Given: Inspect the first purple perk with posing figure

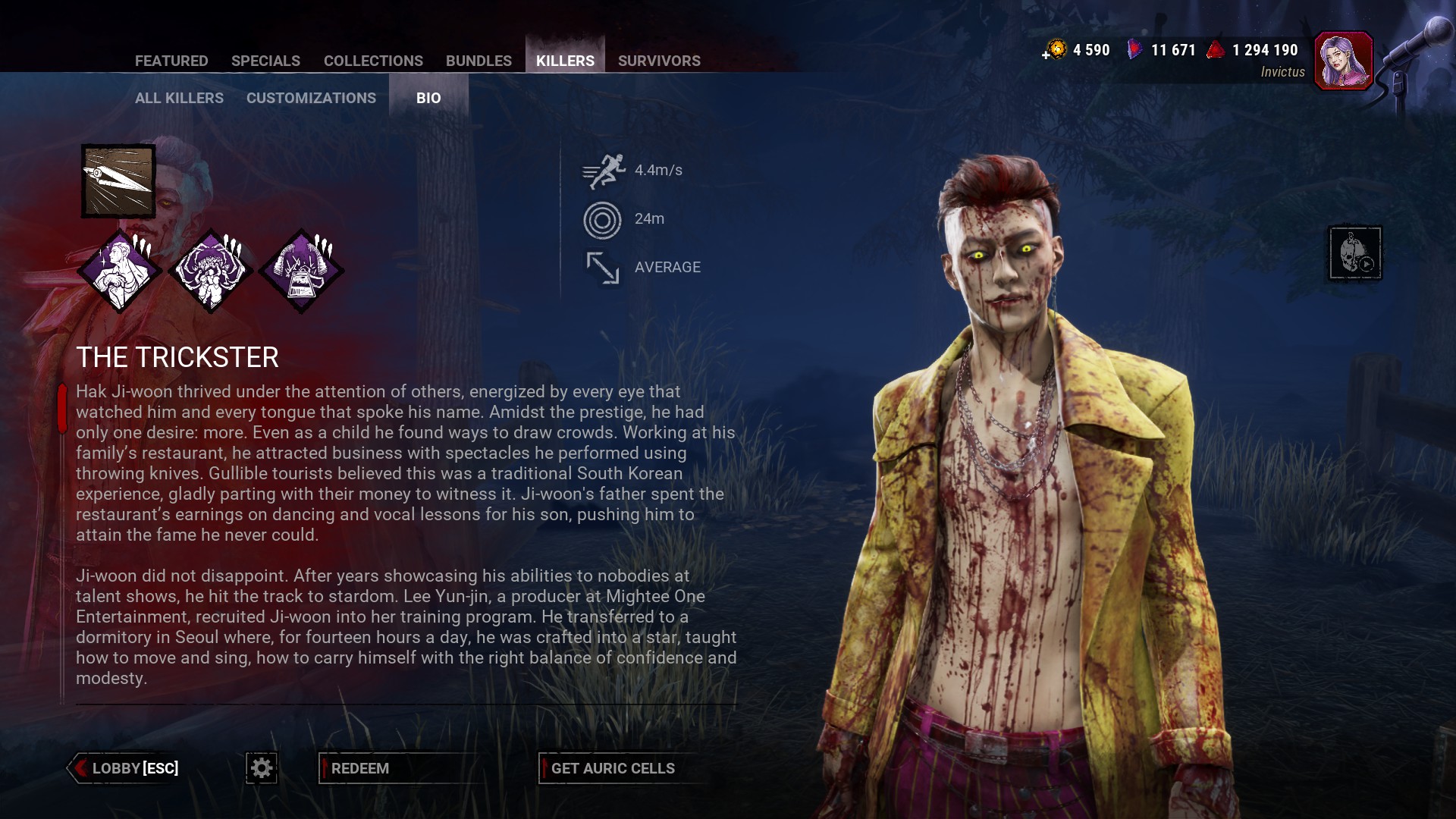Looking at the screenshot, I should (120, 271).
